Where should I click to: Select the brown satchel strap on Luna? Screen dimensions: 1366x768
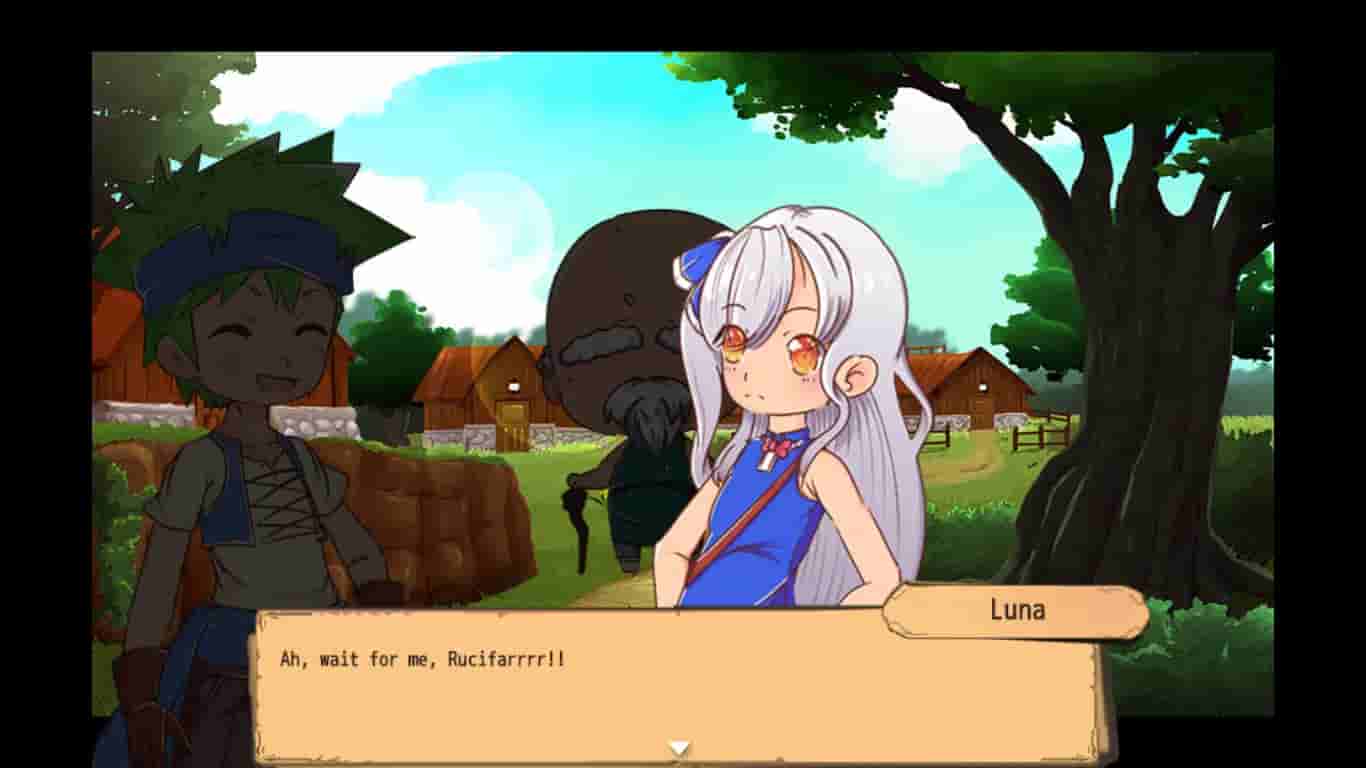[x=743, y=530]
